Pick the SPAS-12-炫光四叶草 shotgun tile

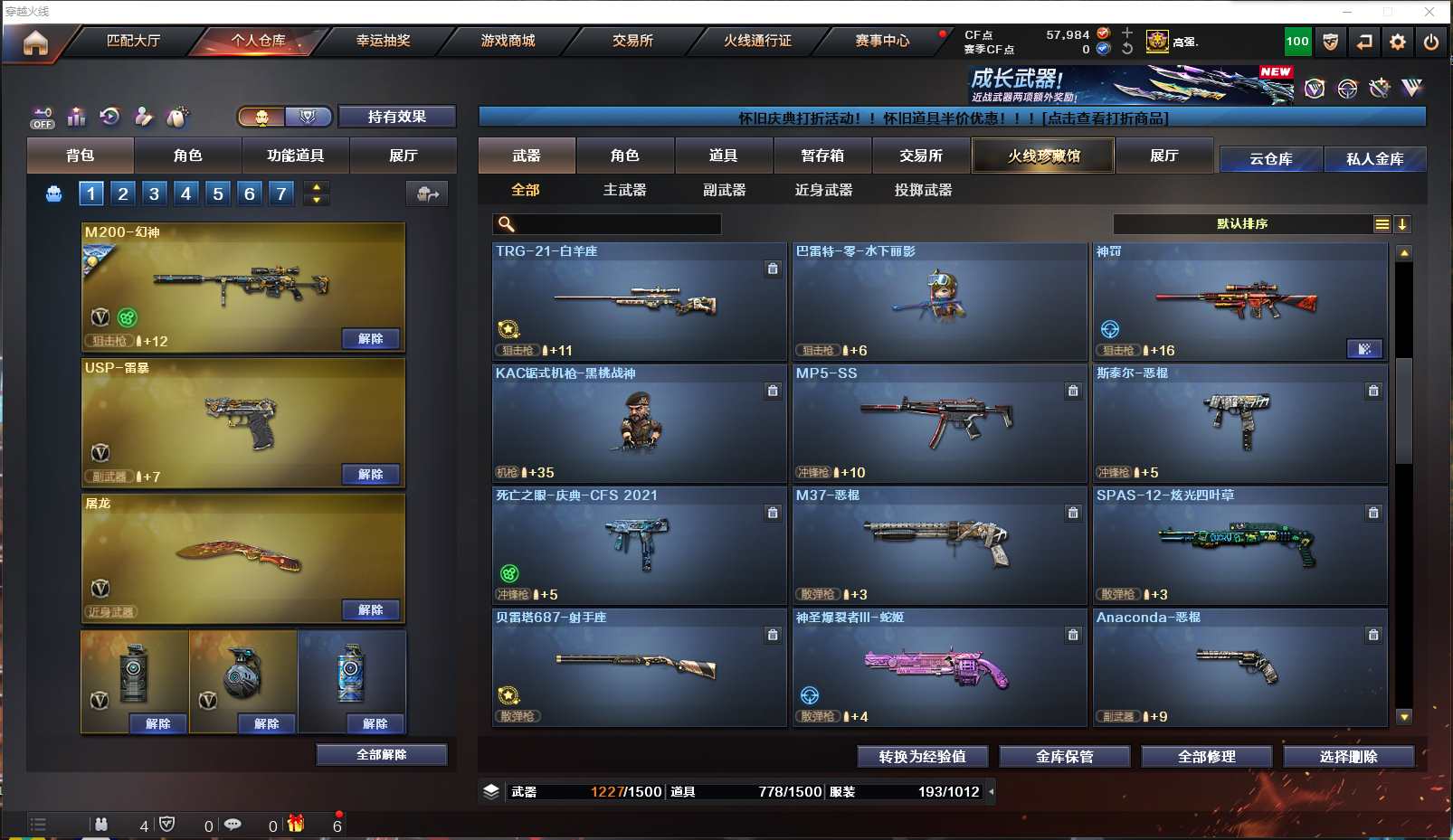1239,545
